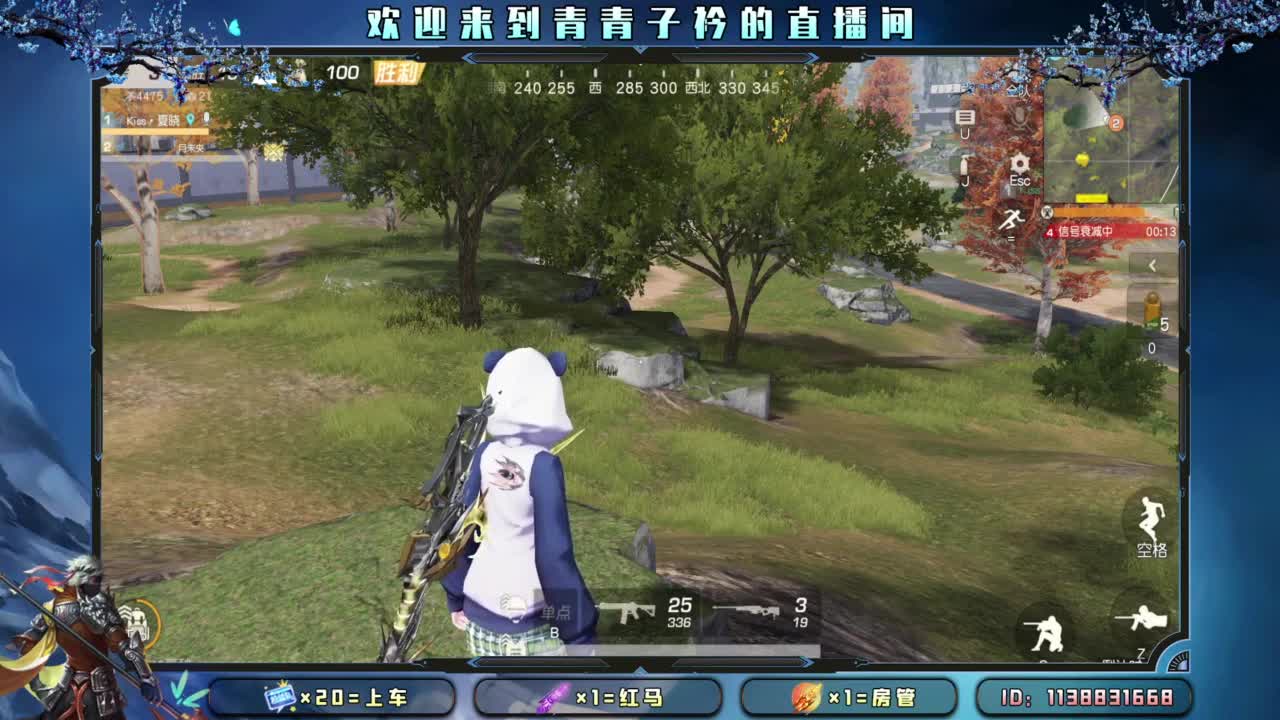Open quick chat with the message icon labeled U
Viewport: 1280px width, 720px height.
tap(965, 122)
